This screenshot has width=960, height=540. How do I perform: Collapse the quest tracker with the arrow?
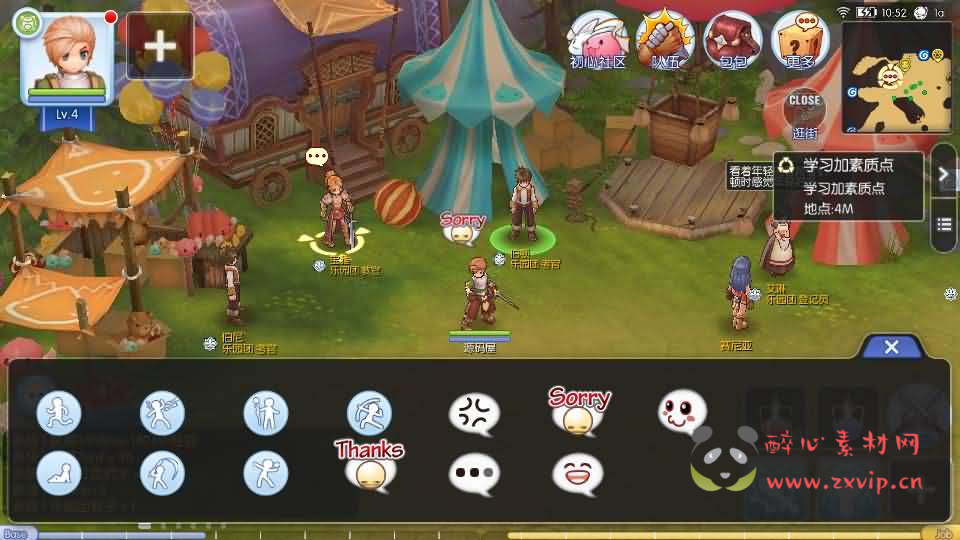[x=943, y=174]
